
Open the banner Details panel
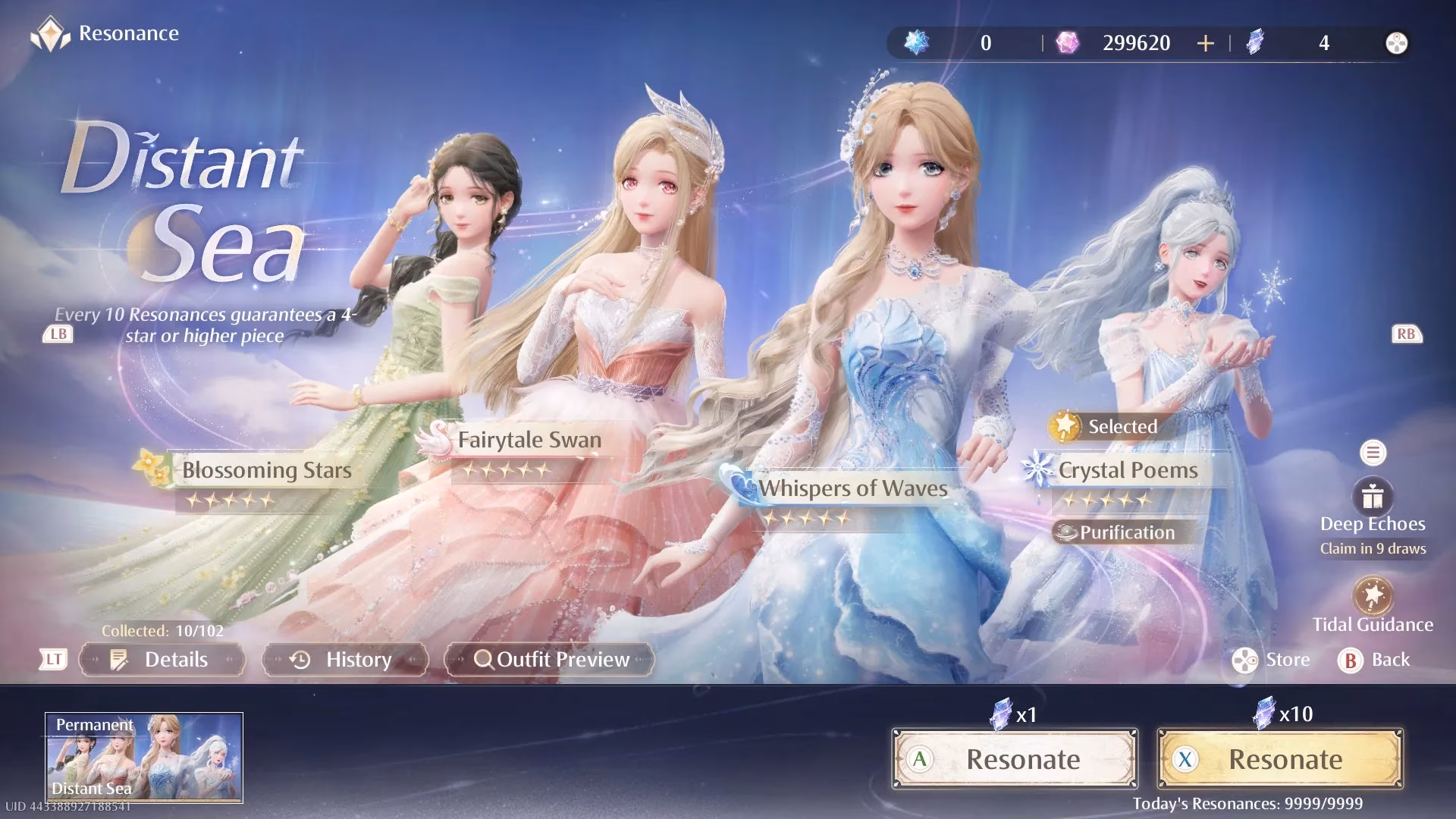point(162,660)
